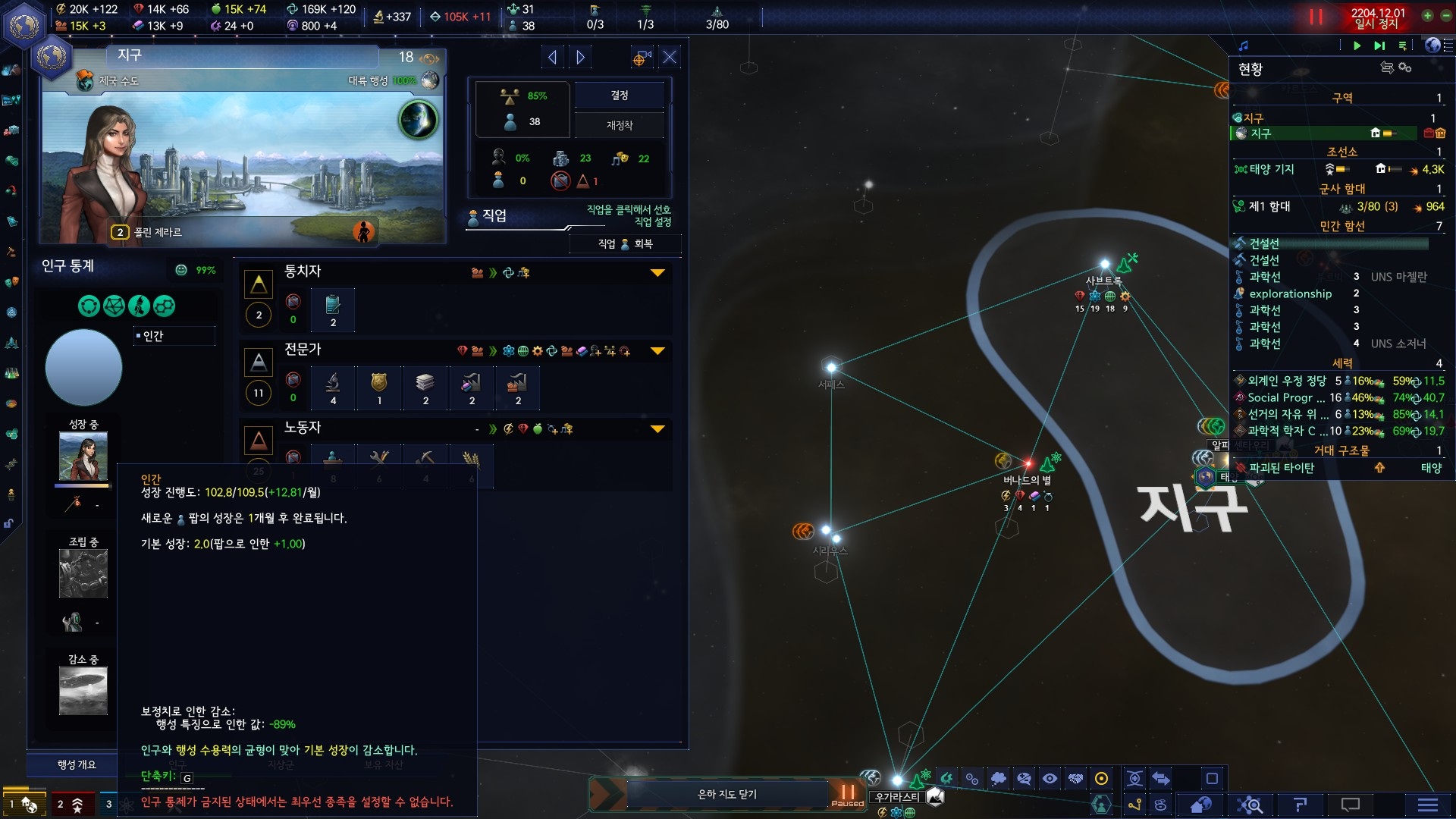Go to the next planet arrow
The height and width of the screenshot is (819, 1456).
[581, 58]
